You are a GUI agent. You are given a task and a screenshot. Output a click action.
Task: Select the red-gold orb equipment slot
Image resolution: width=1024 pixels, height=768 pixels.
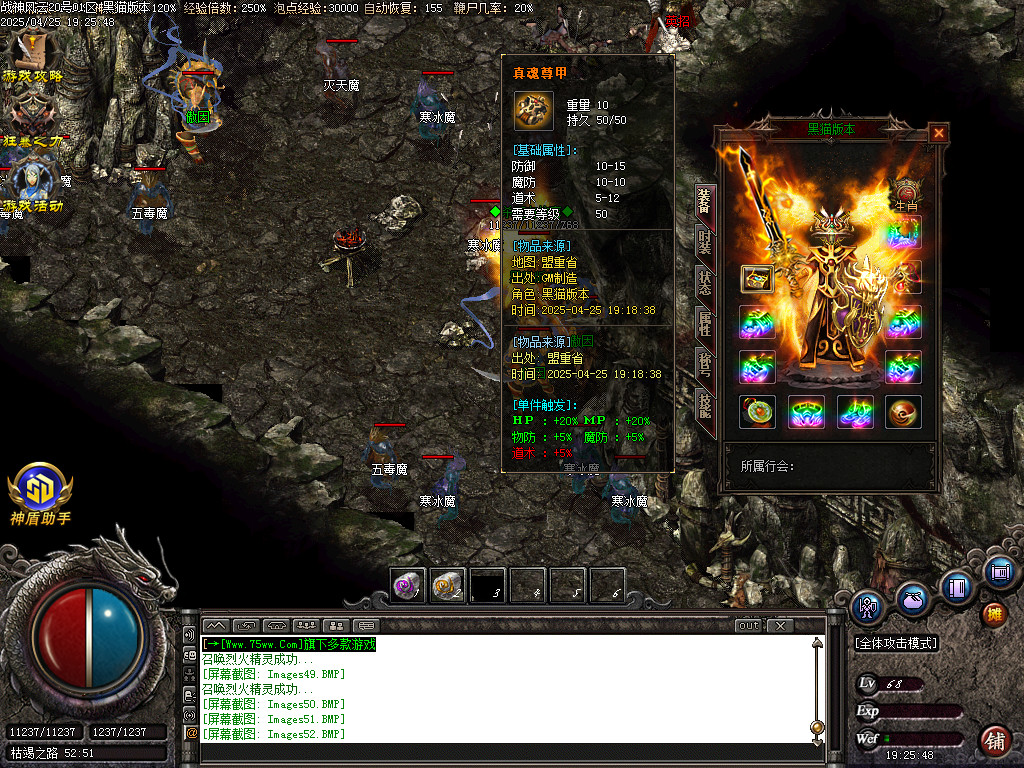point(904,412)
